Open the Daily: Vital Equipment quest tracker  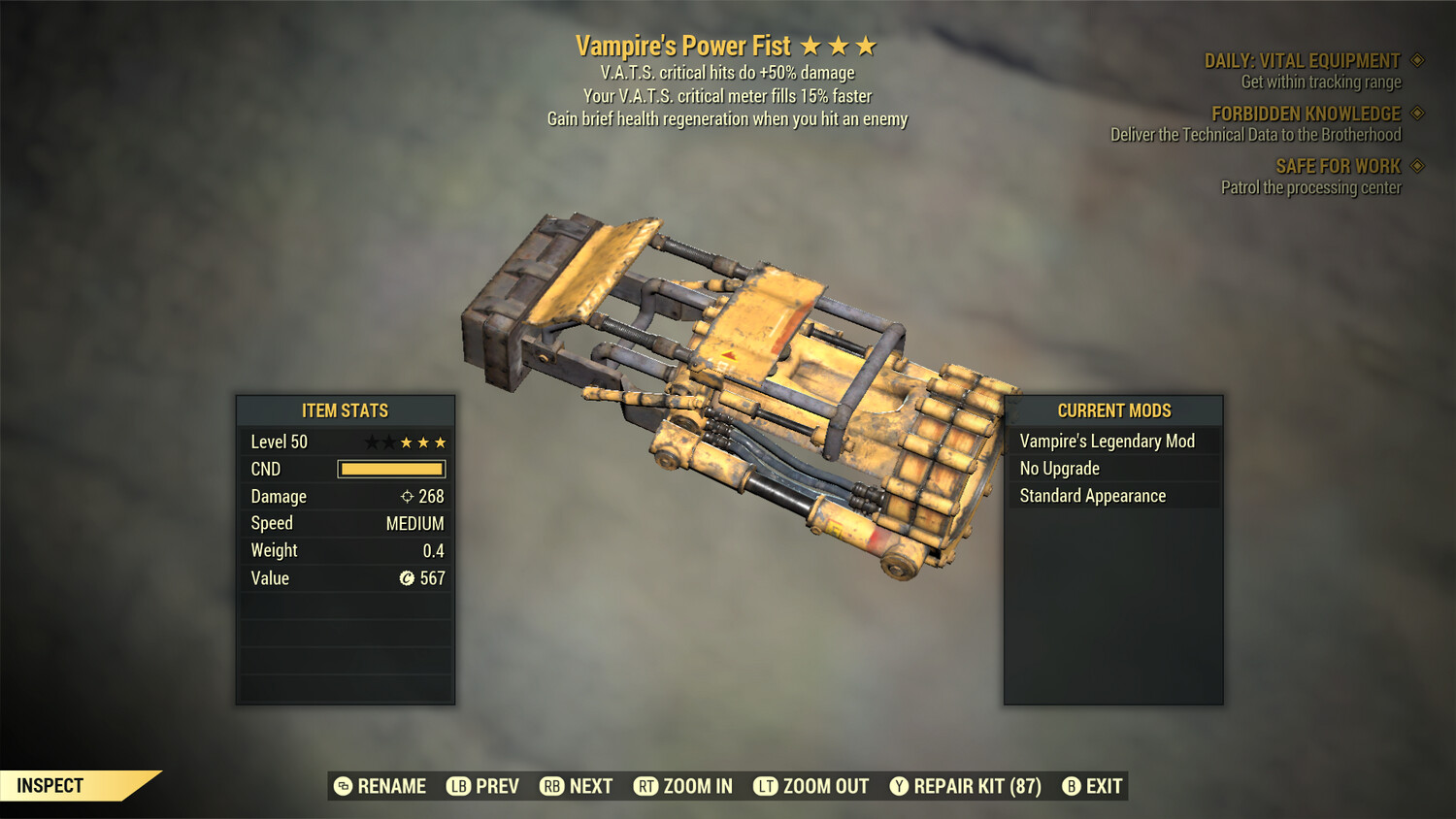tap(1303, 61)
